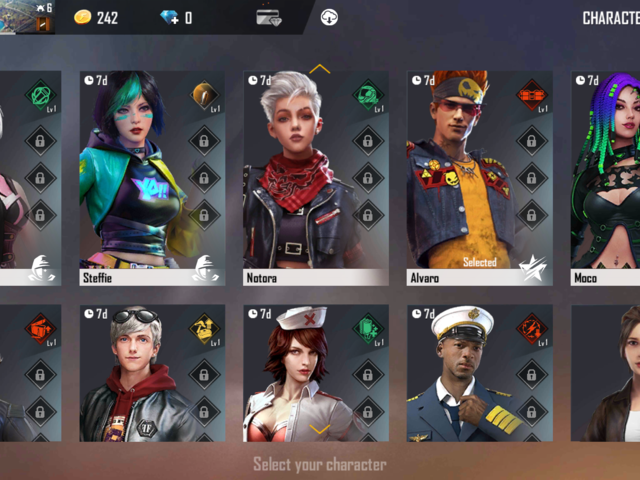Open the diamond top-up counter

[x=177, y=18]
